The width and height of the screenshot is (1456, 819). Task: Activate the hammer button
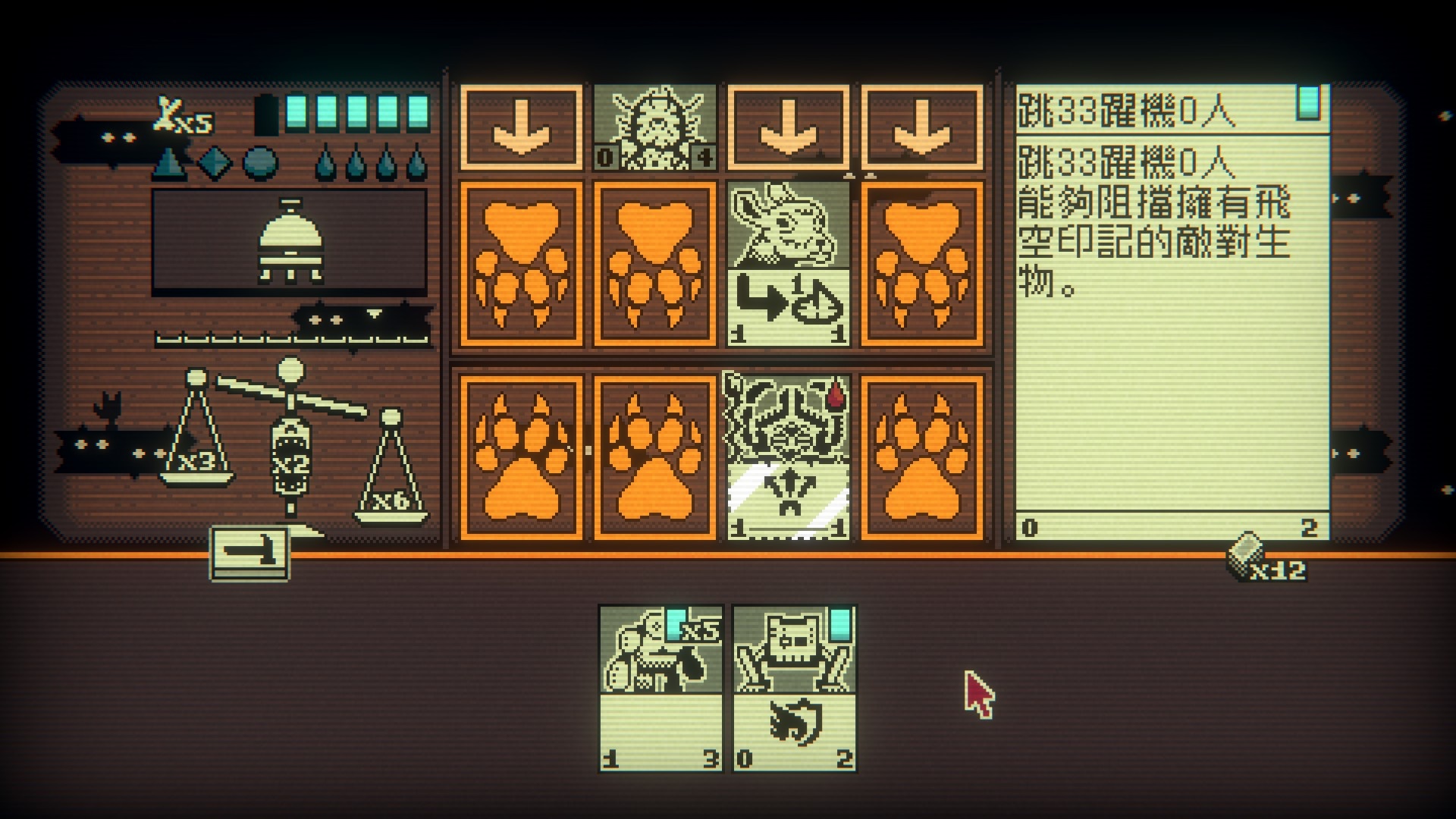click(x=249, y=554)
